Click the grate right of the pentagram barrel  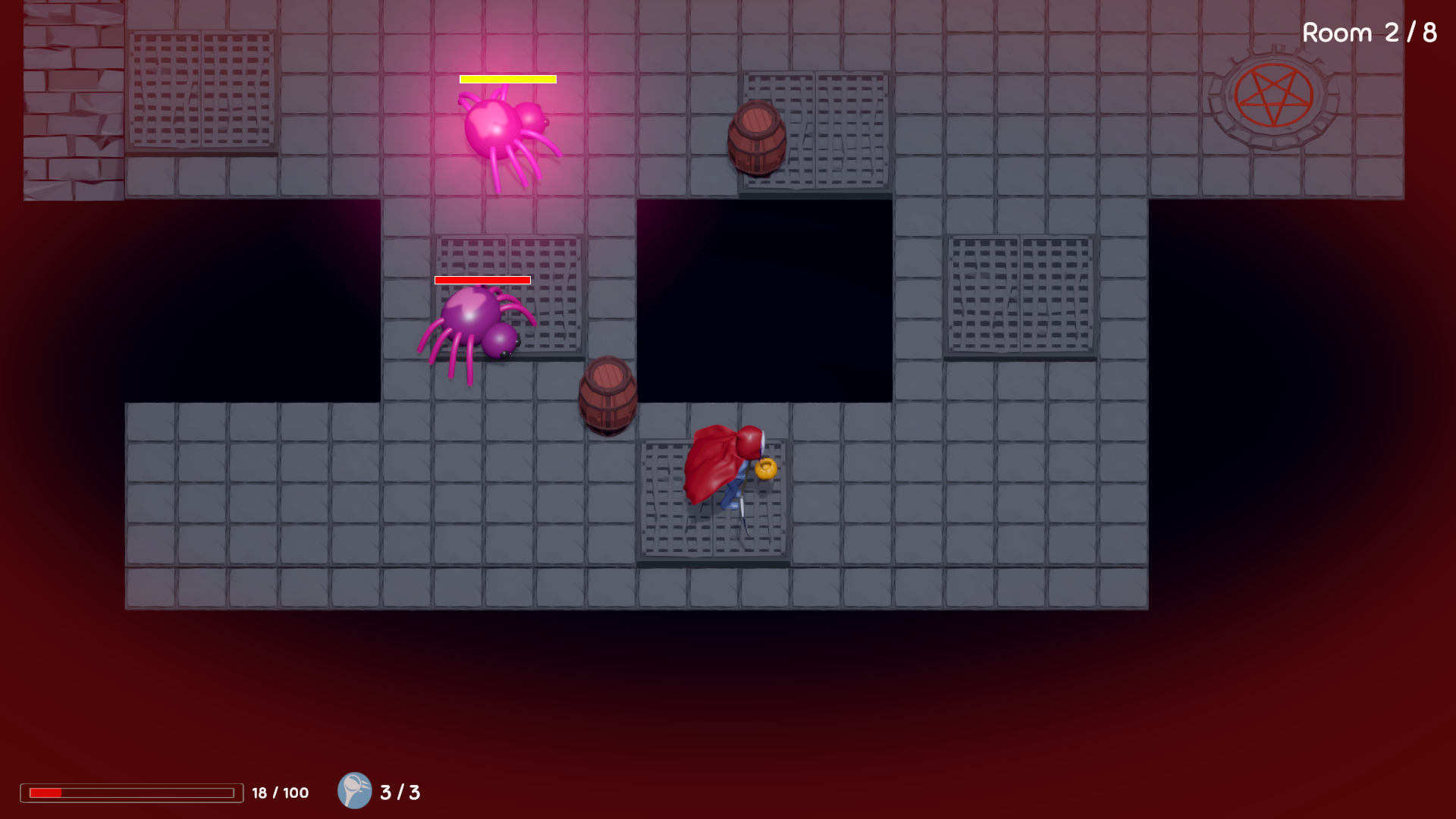[849, 129]
